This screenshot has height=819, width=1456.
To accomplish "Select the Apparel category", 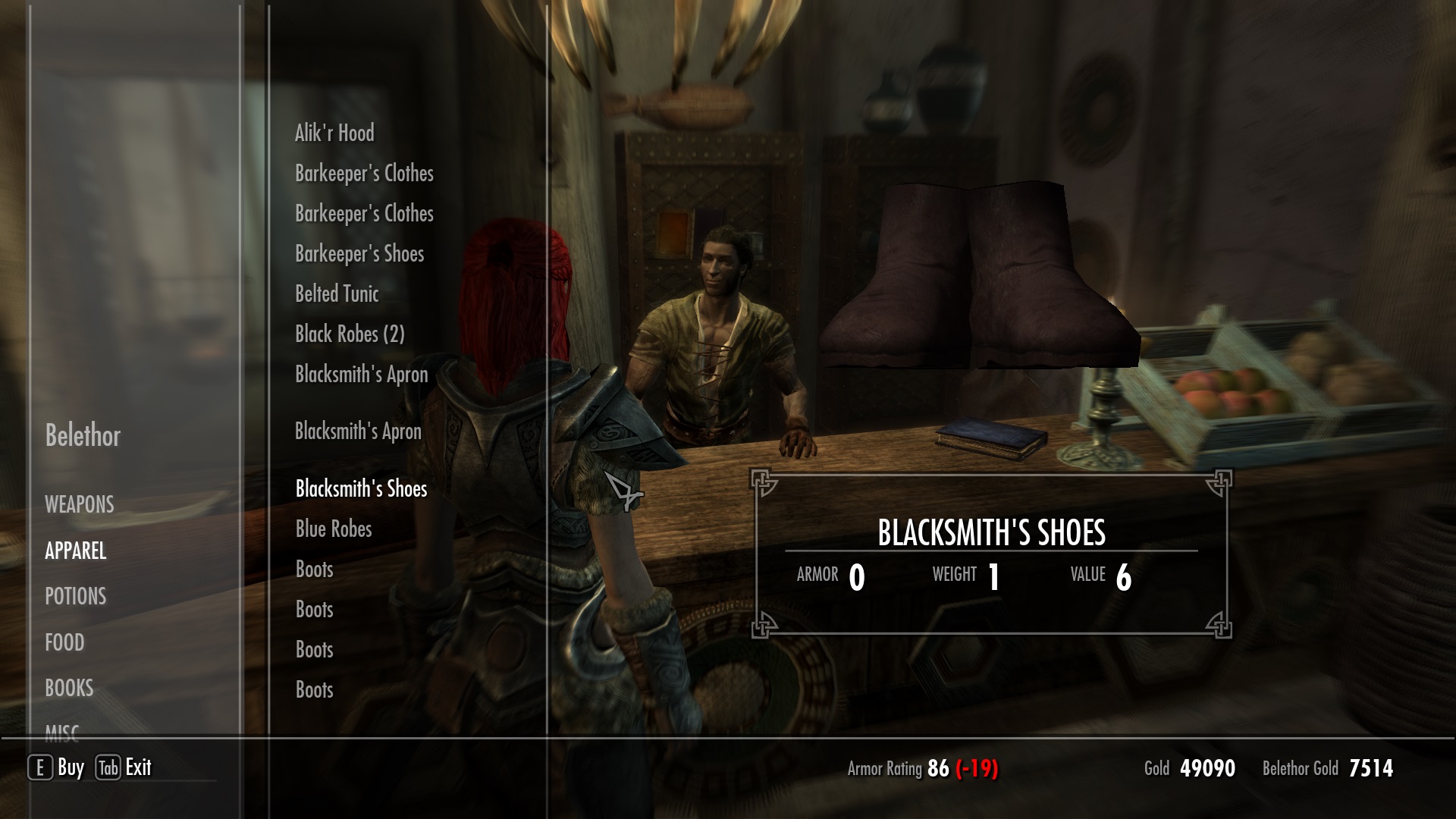I will pyautogui.click(x=76, y=551).
